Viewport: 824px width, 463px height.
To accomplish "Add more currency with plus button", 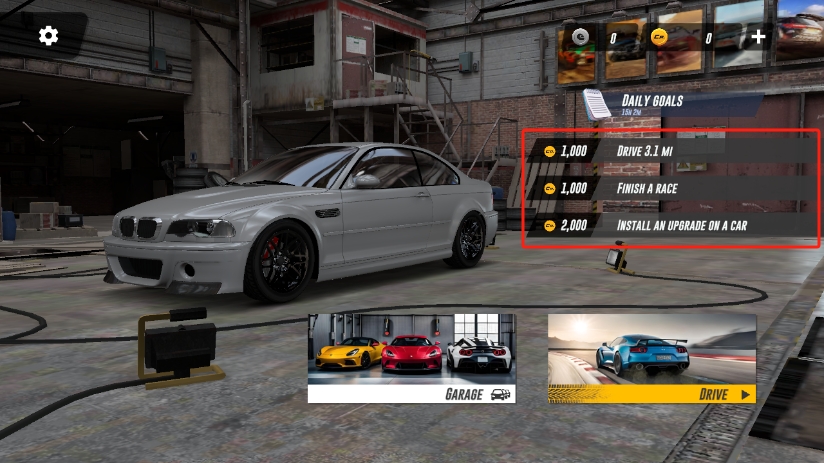I will pyautogui.click(x=759, y=37).
